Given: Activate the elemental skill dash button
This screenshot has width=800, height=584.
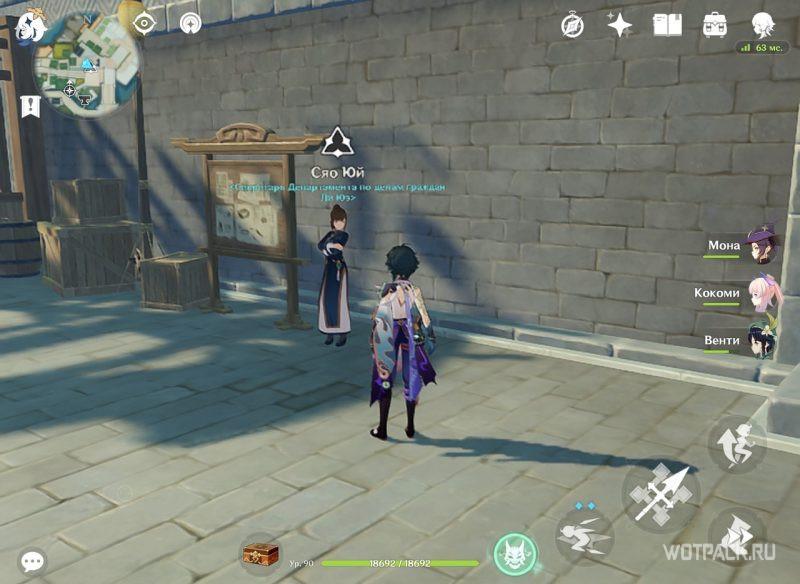Looking at the screenshot, I should 584,534.
